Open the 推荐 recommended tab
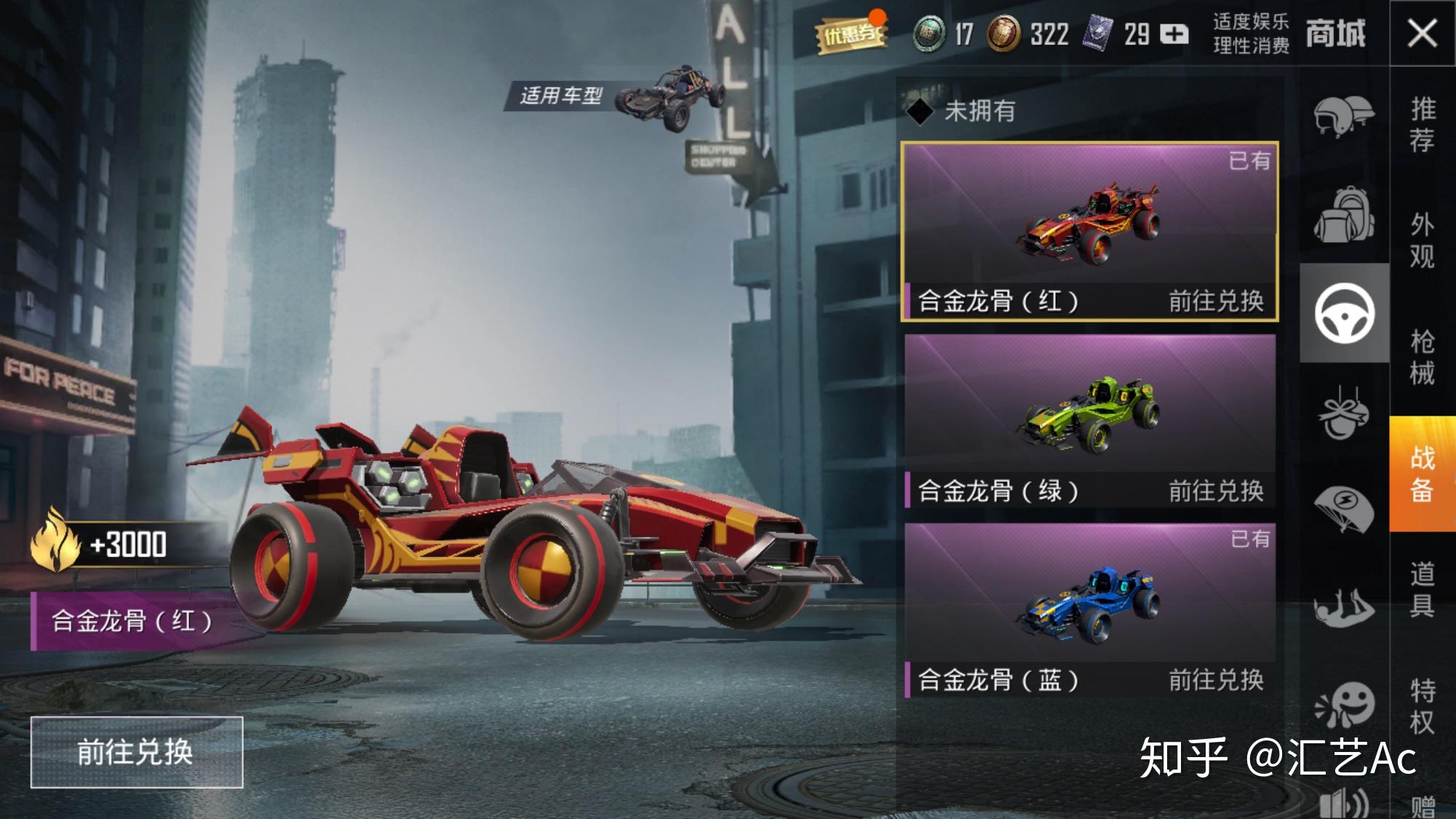This screenshot has width=1456, height=819. click(x=1422, y=124)
